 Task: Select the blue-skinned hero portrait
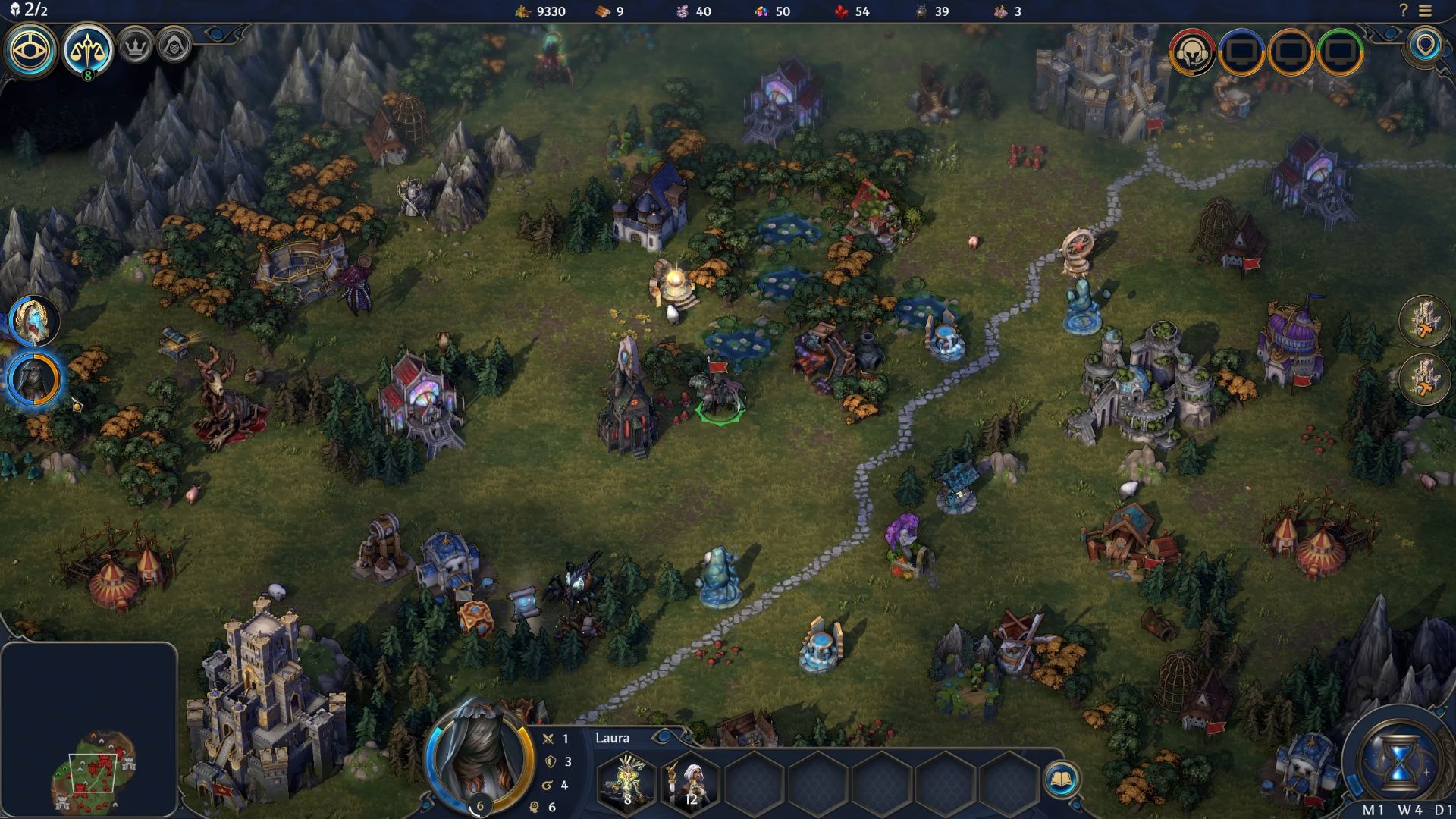[34, 321]
